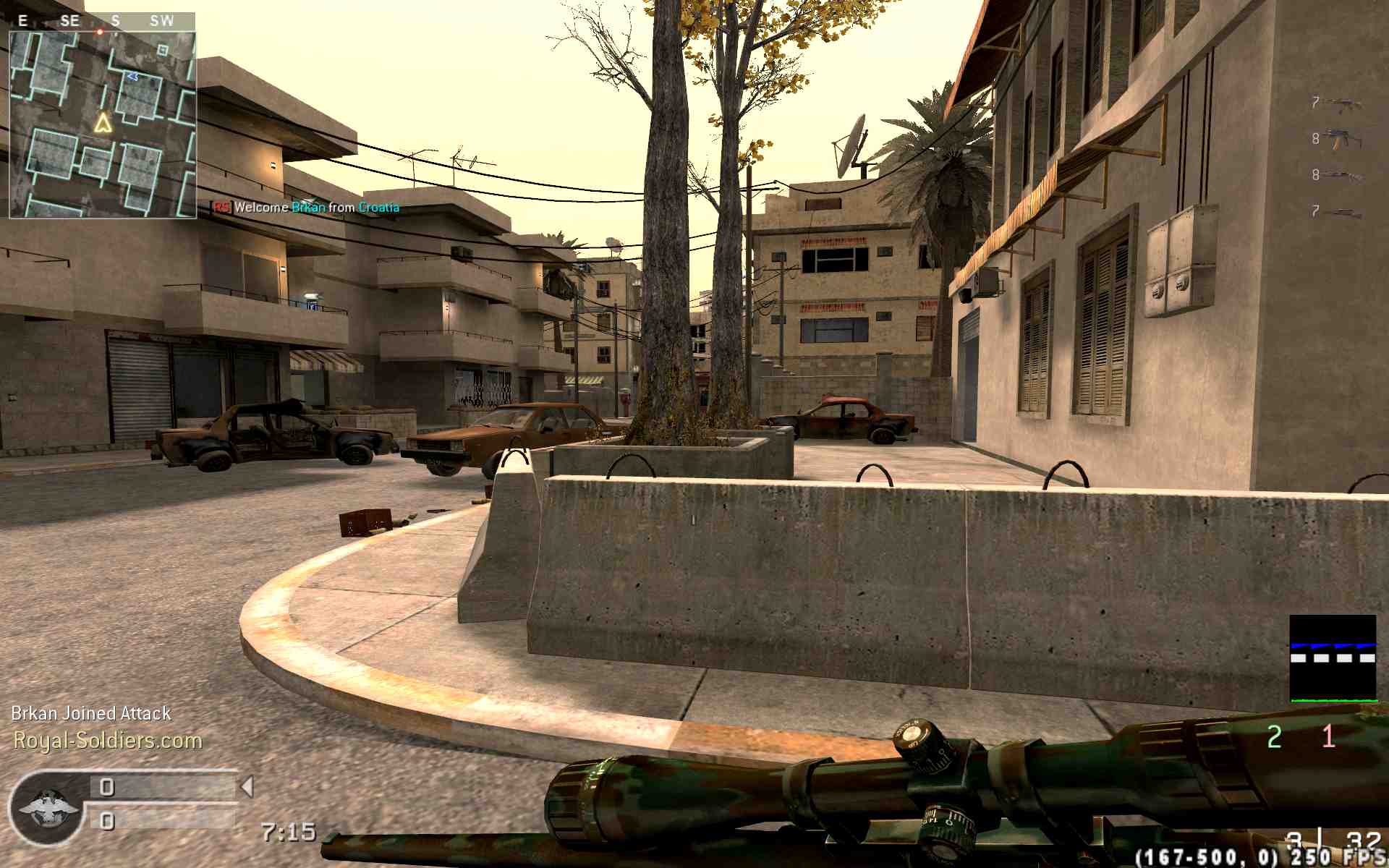This screenshot has height=868, width=1389.
Task: Select the SW marker on the compass bar
Action: coord(162,20)
